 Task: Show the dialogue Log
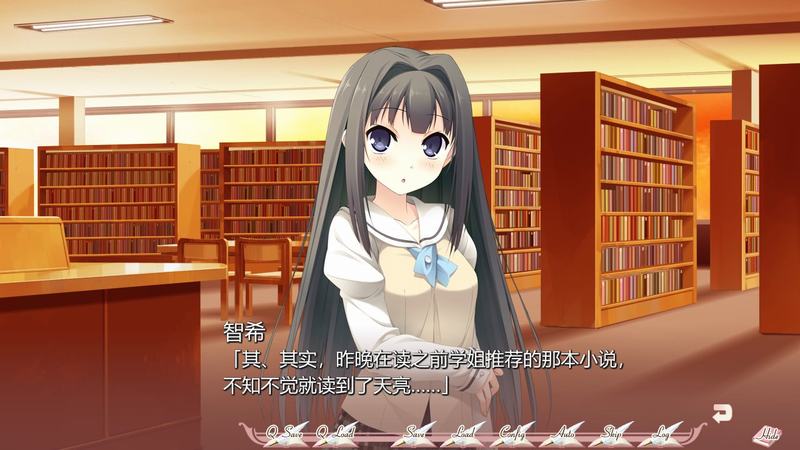pos(661,433)
